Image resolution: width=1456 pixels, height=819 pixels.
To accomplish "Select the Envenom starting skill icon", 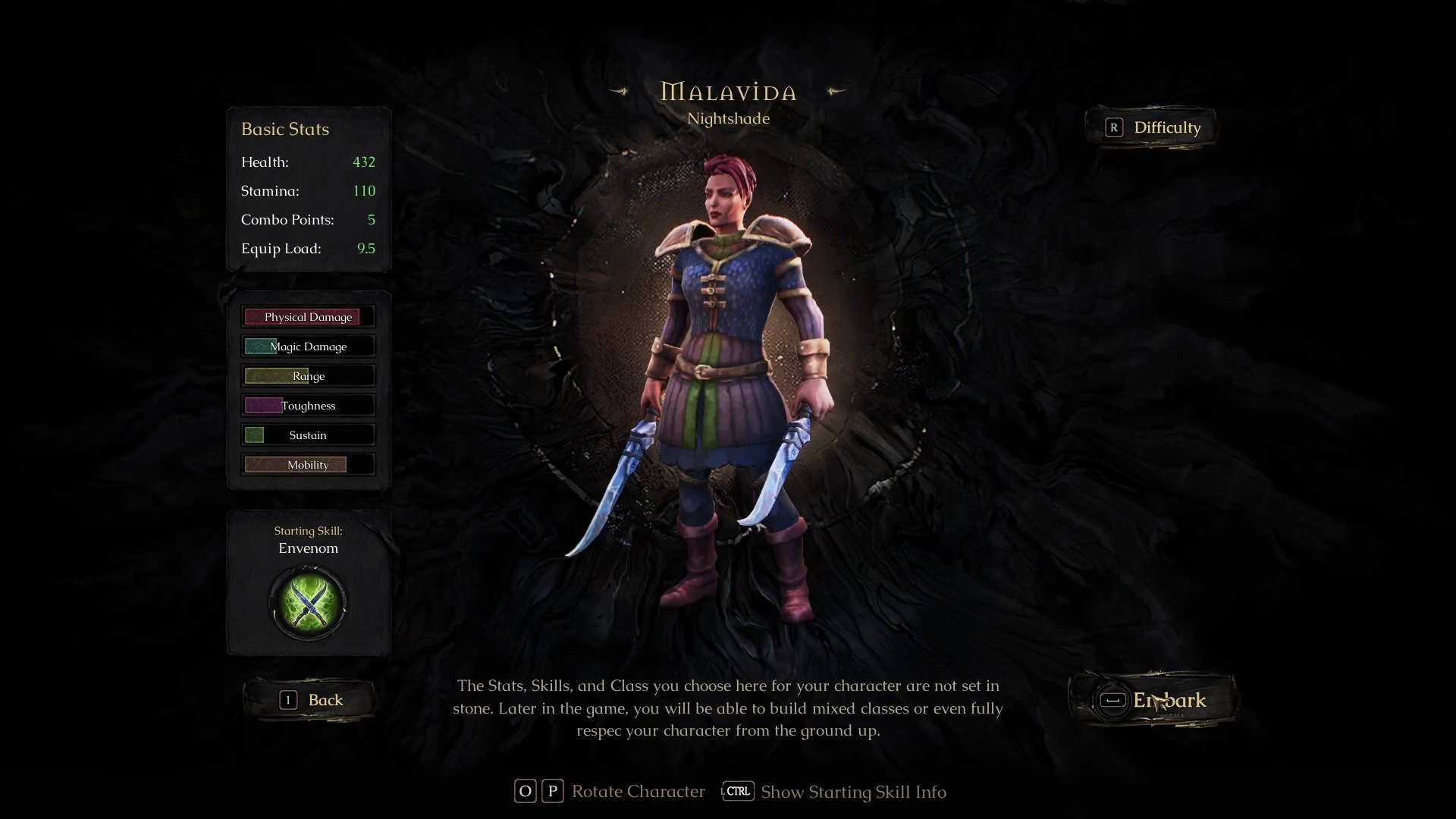I will pyautogui.click(x=308, y=604).
